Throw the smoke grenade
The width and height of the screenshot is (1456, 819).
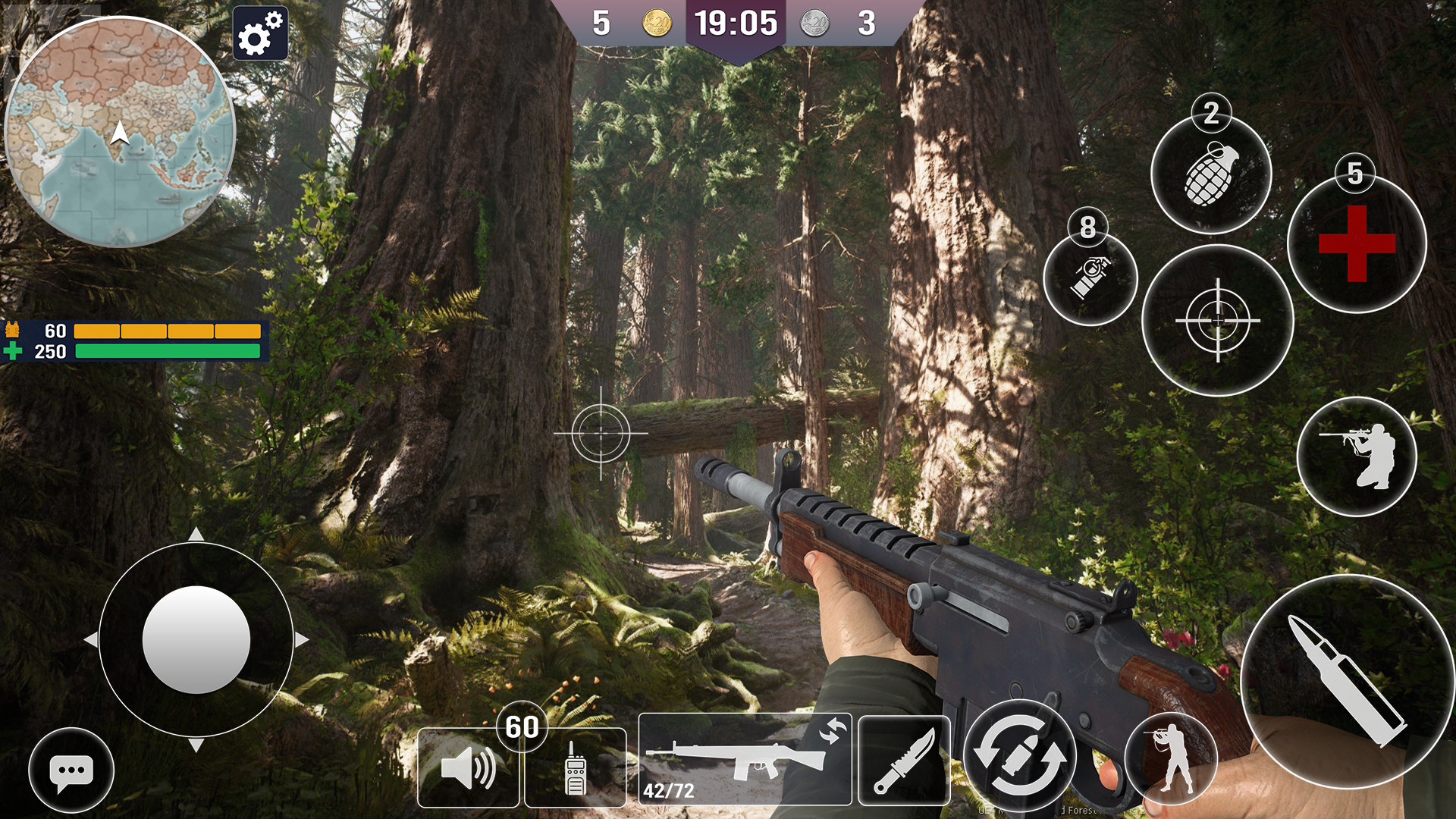coord(1090,278)
